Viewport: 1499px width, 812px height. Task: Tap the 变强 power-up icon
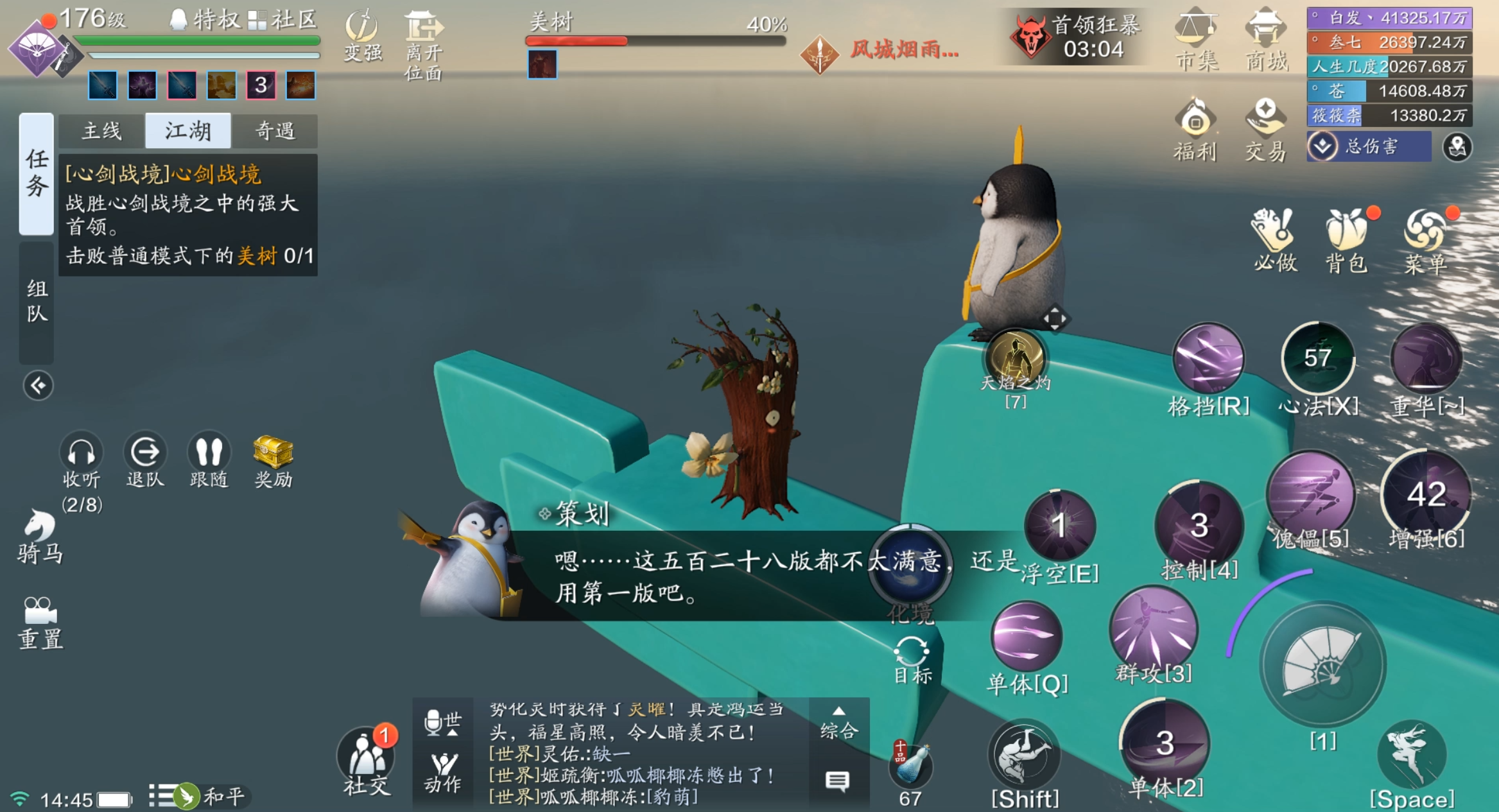click(363, 35)
